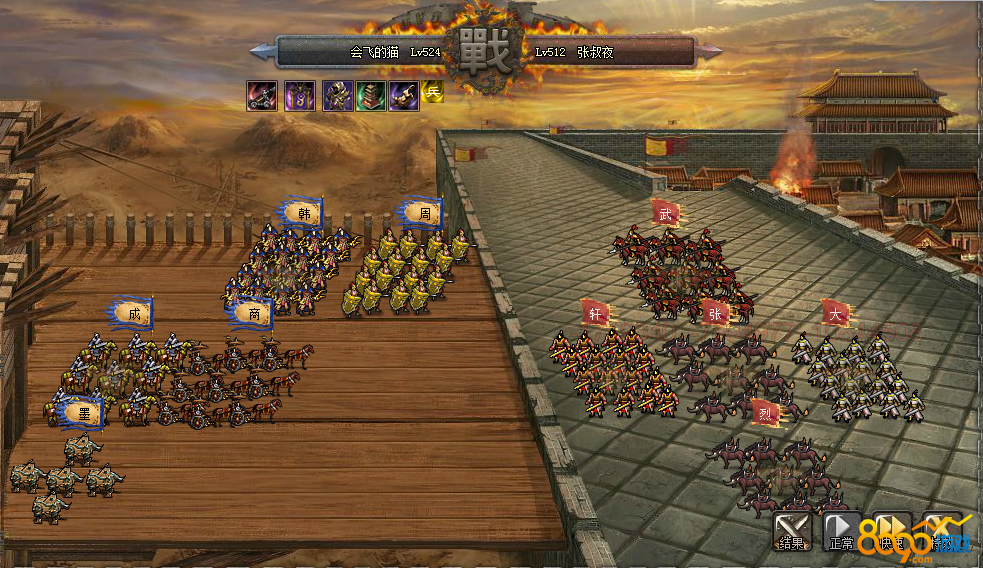This screenshot has height=568, width=983.
Task: Select the armored warrior buff icon
Action: (x=337, y=95)
